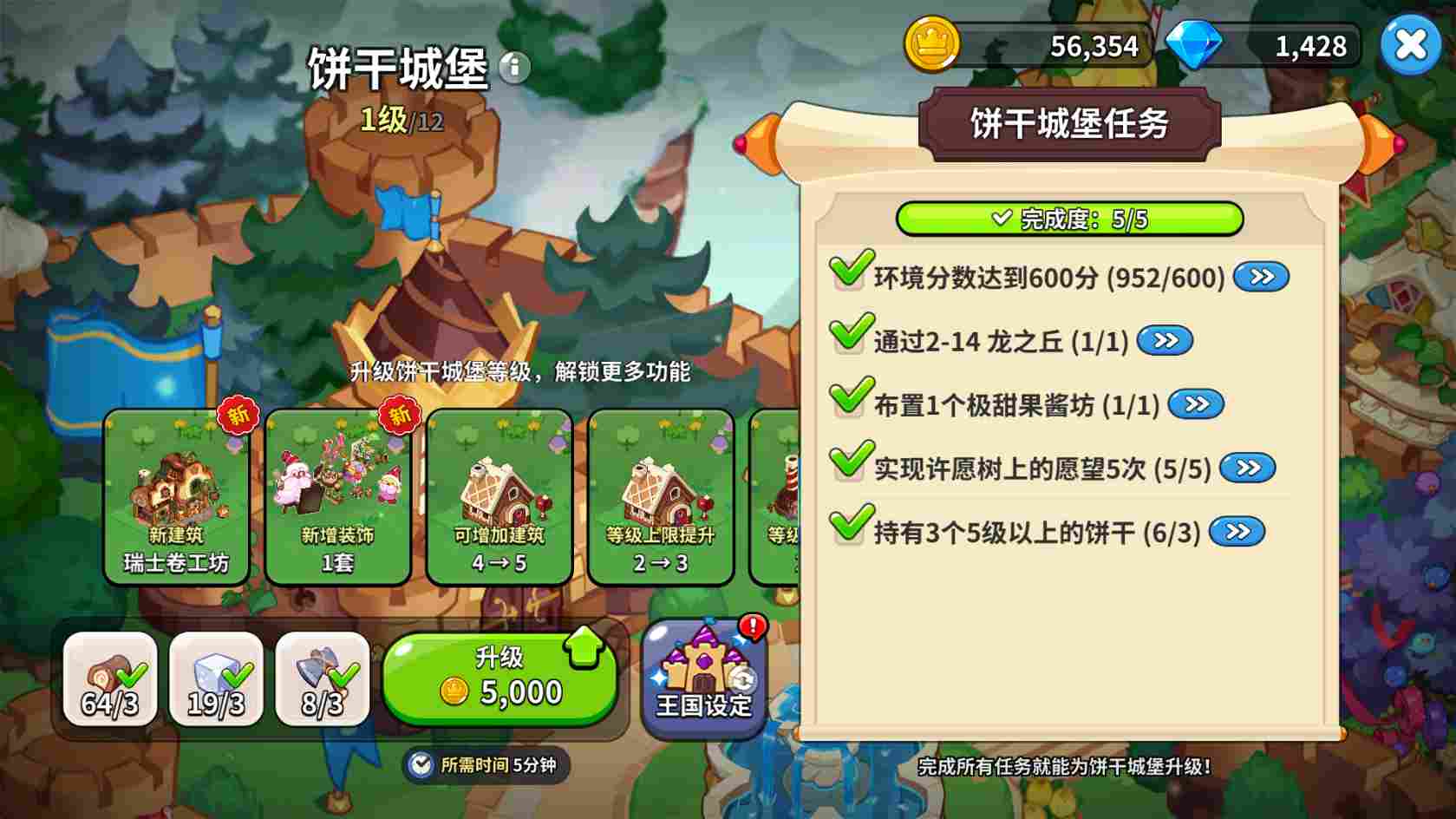Click the >> arrow beside 实现许愿树上的愿望5次
Viewport: 1456px width, 819px height.
[1249, 467]
